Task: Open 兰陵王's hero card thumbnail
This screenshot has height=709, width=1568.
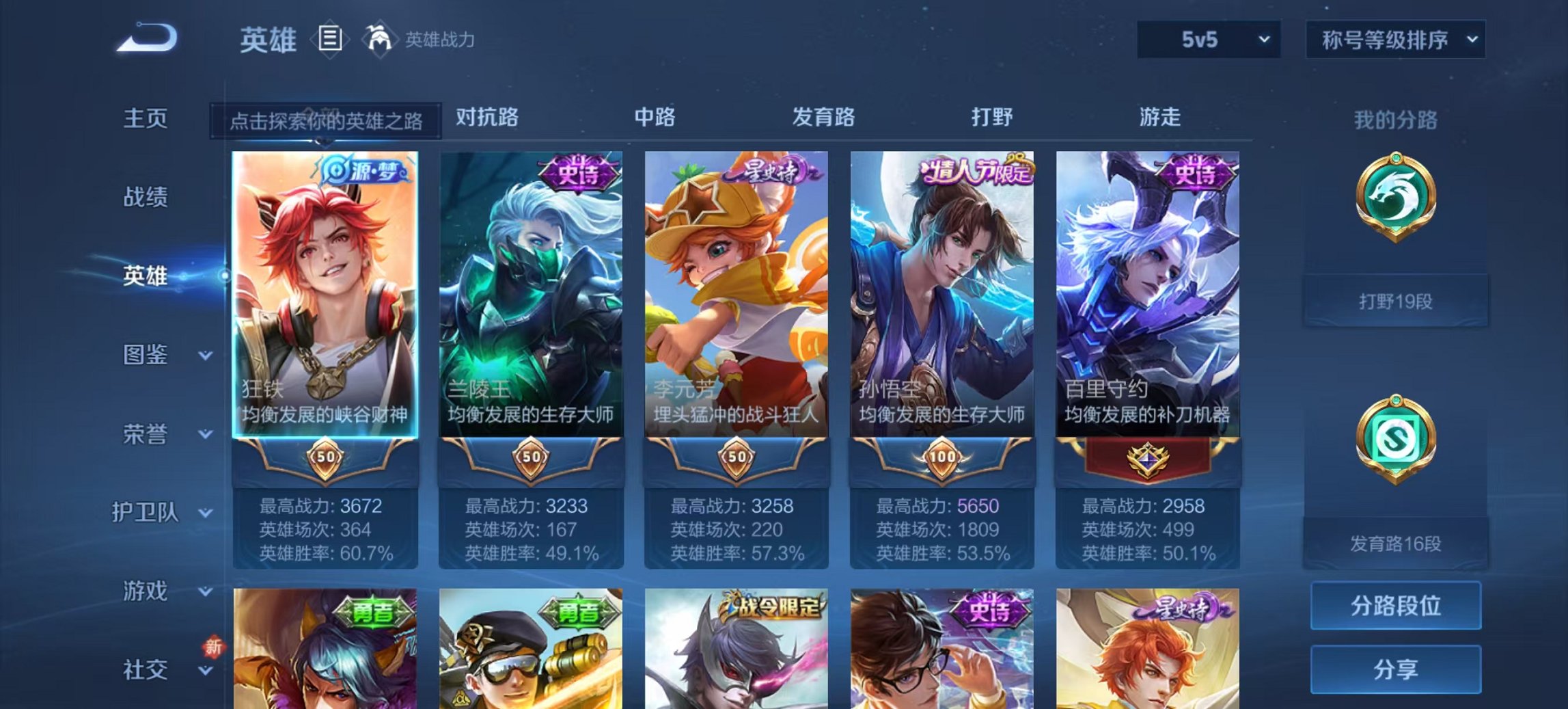Action: pyautogui.click(x=532, y=287)
